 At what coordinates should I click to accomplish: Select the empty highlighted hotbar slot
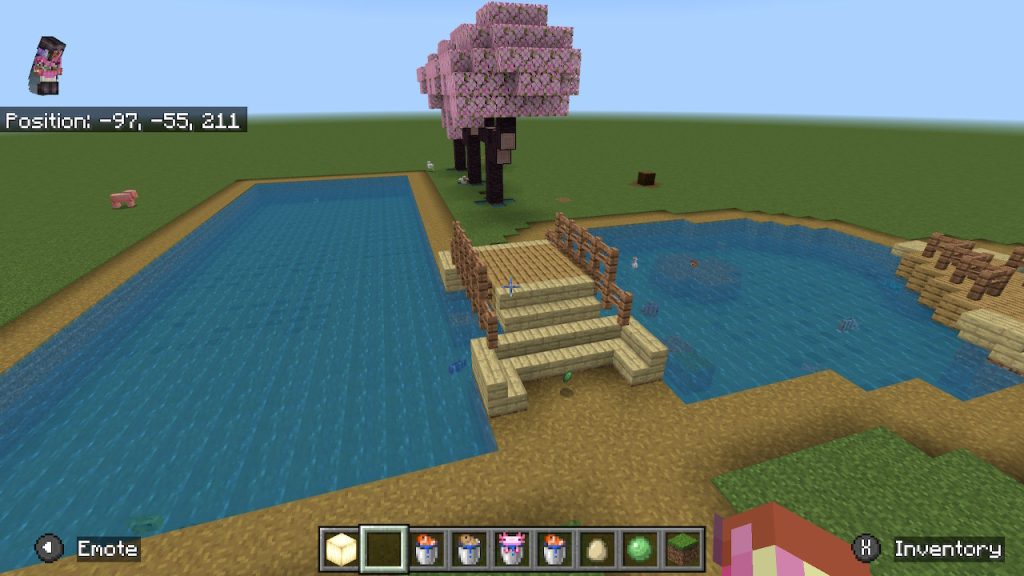(x=385, y=549)
